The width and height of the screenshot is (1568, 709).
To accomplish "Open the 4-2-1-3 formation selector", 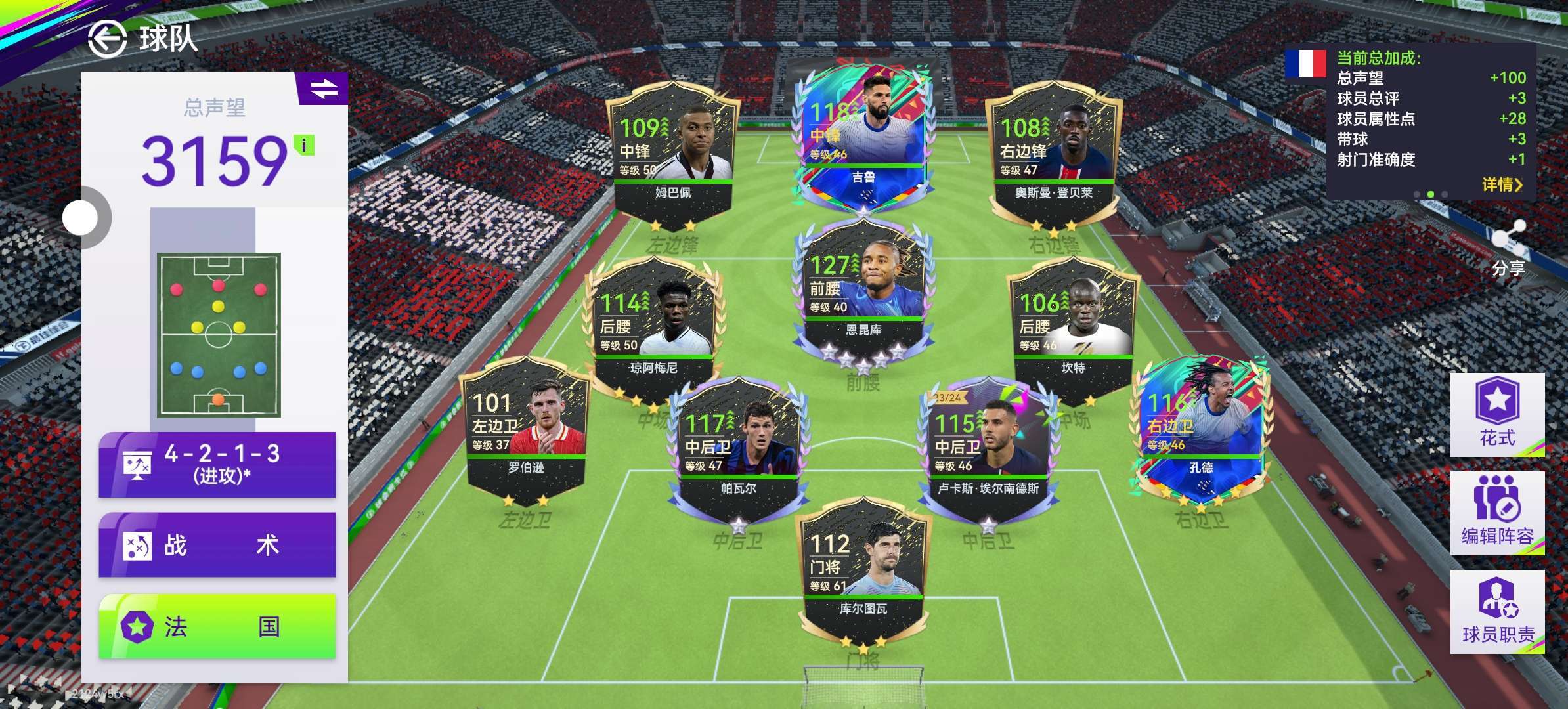I will (x=217, y=464).
